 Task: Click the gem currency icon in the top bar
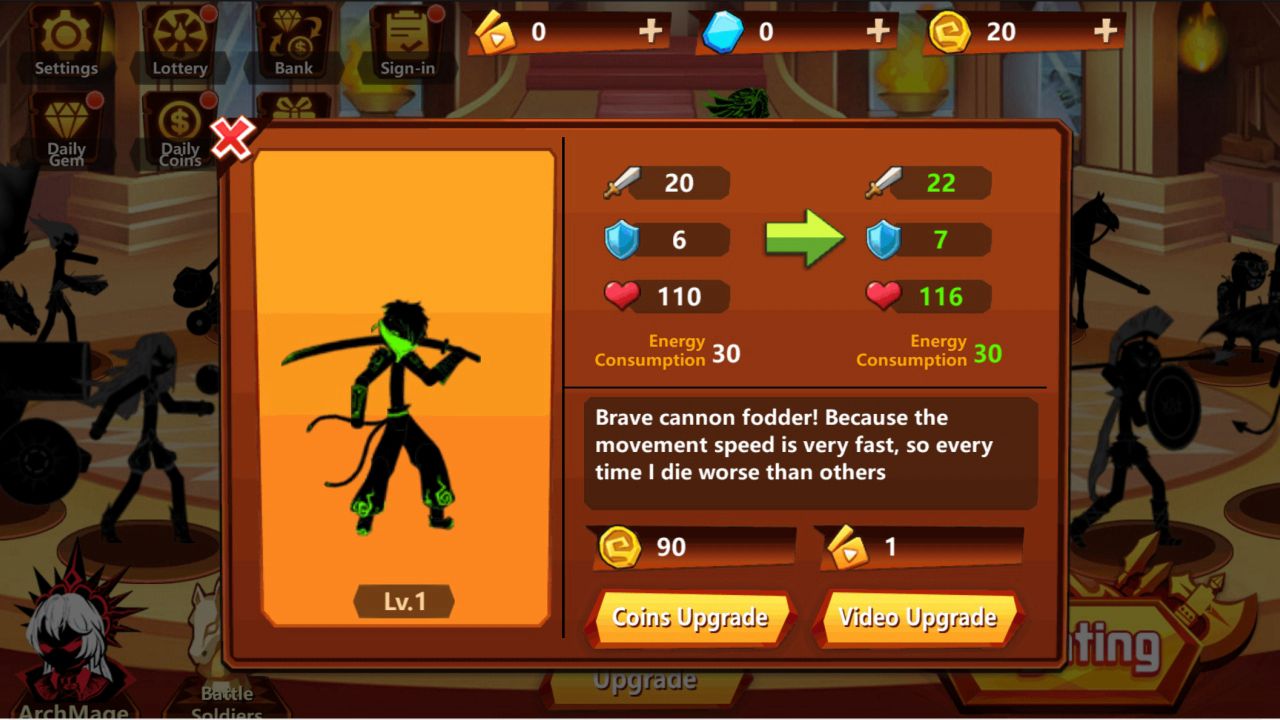pyautogui.click(x=724, y=31)
